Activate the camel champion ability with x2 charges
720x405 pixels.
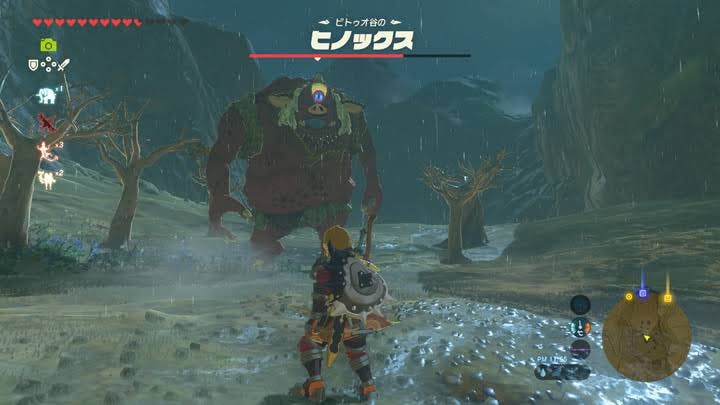(45, 179)
